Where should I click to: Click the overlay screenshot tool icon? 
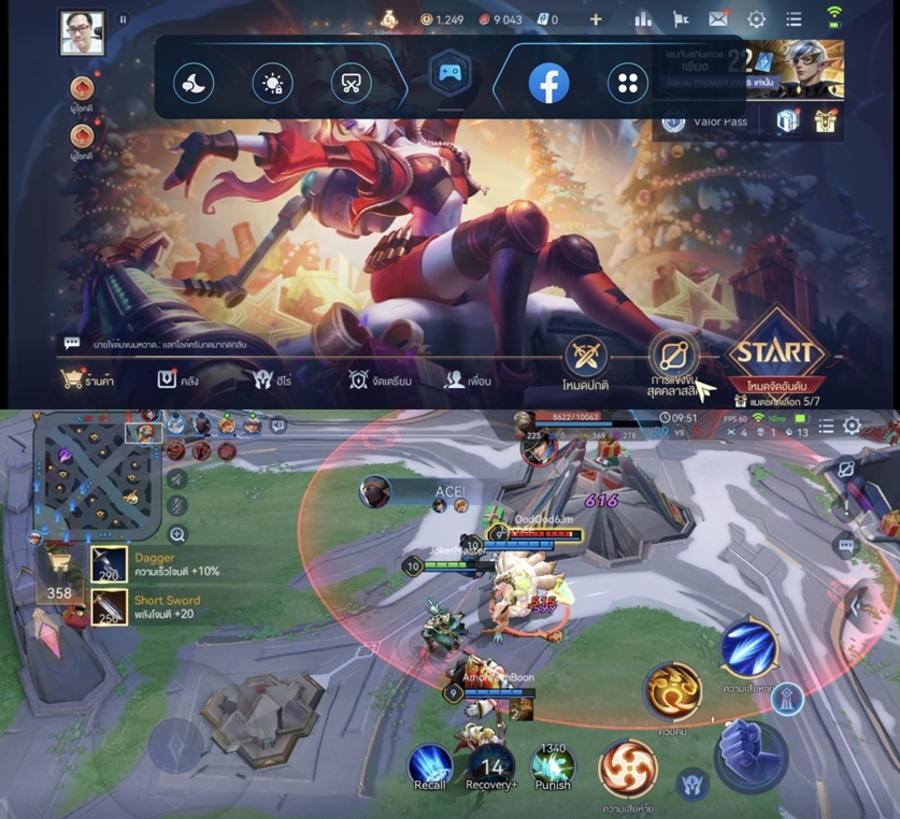pos(349,84)
